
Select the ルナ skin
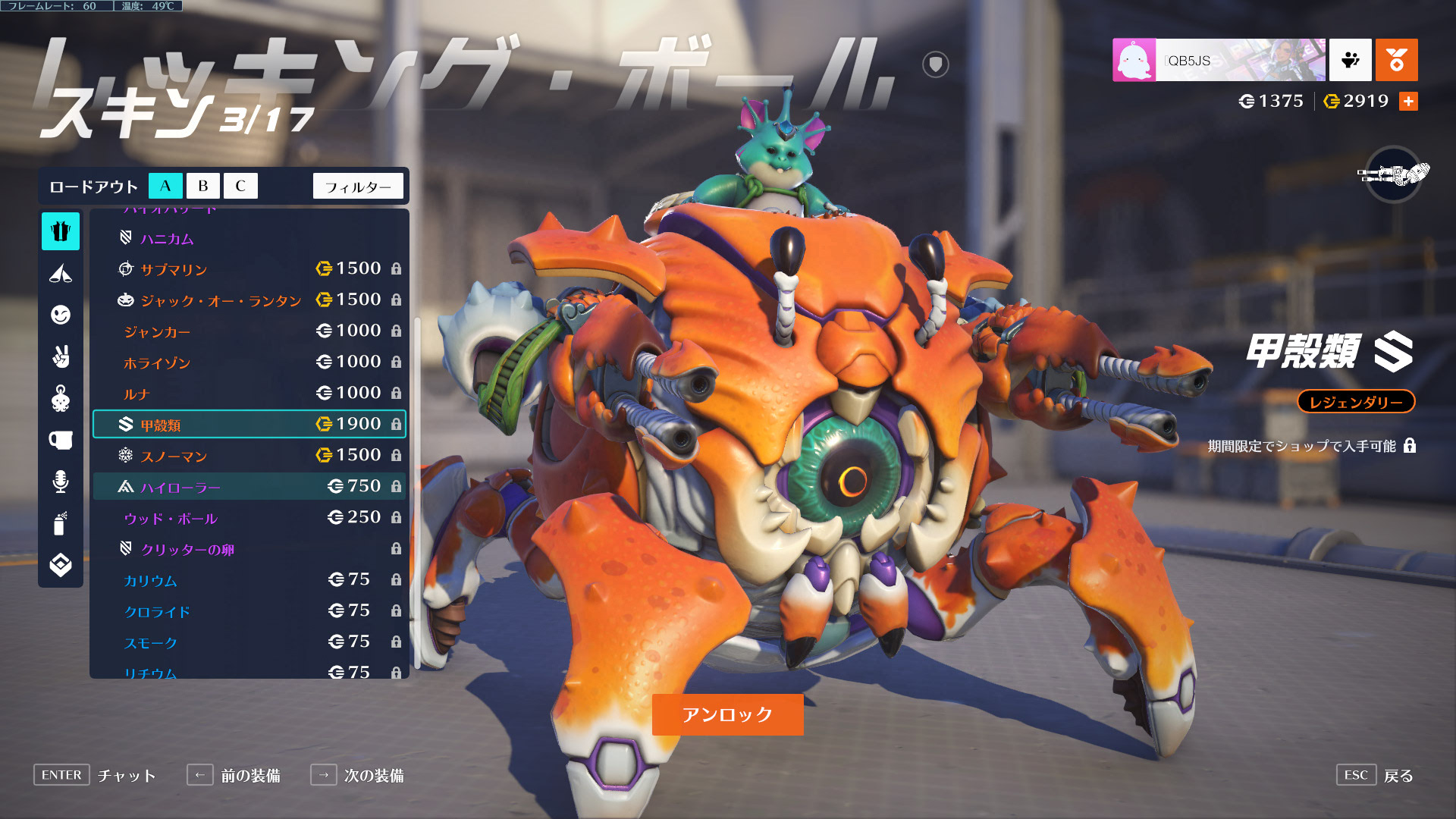(249, 394)
